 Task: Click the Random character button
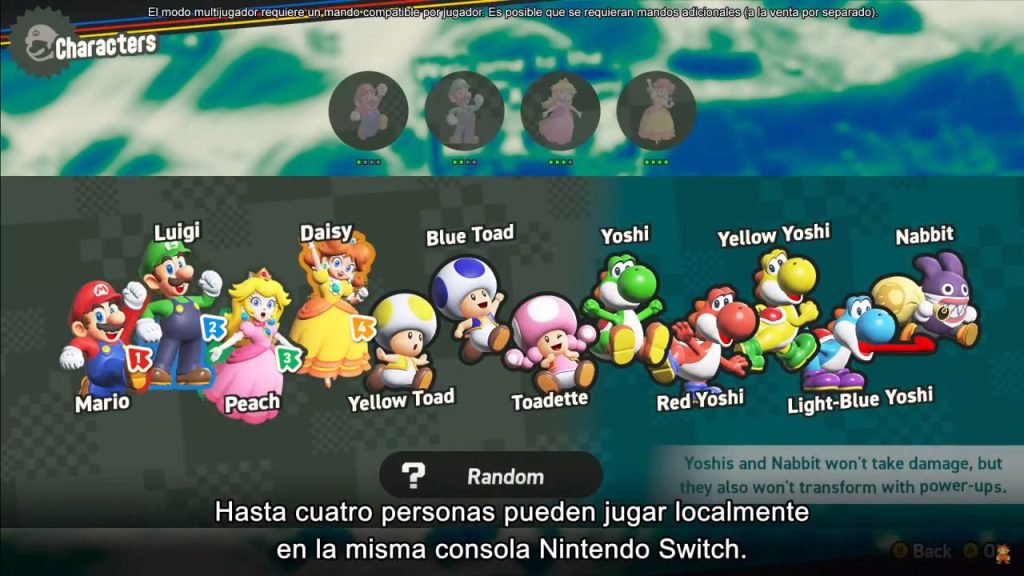(490, 476)
